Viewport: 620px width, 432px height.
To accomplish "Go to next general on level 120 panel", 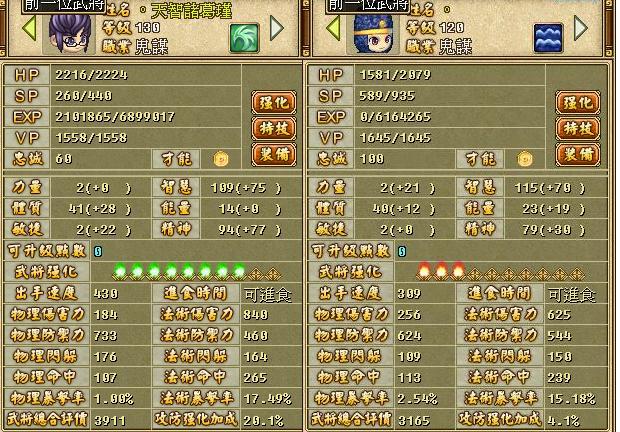I will click(582, 27).
